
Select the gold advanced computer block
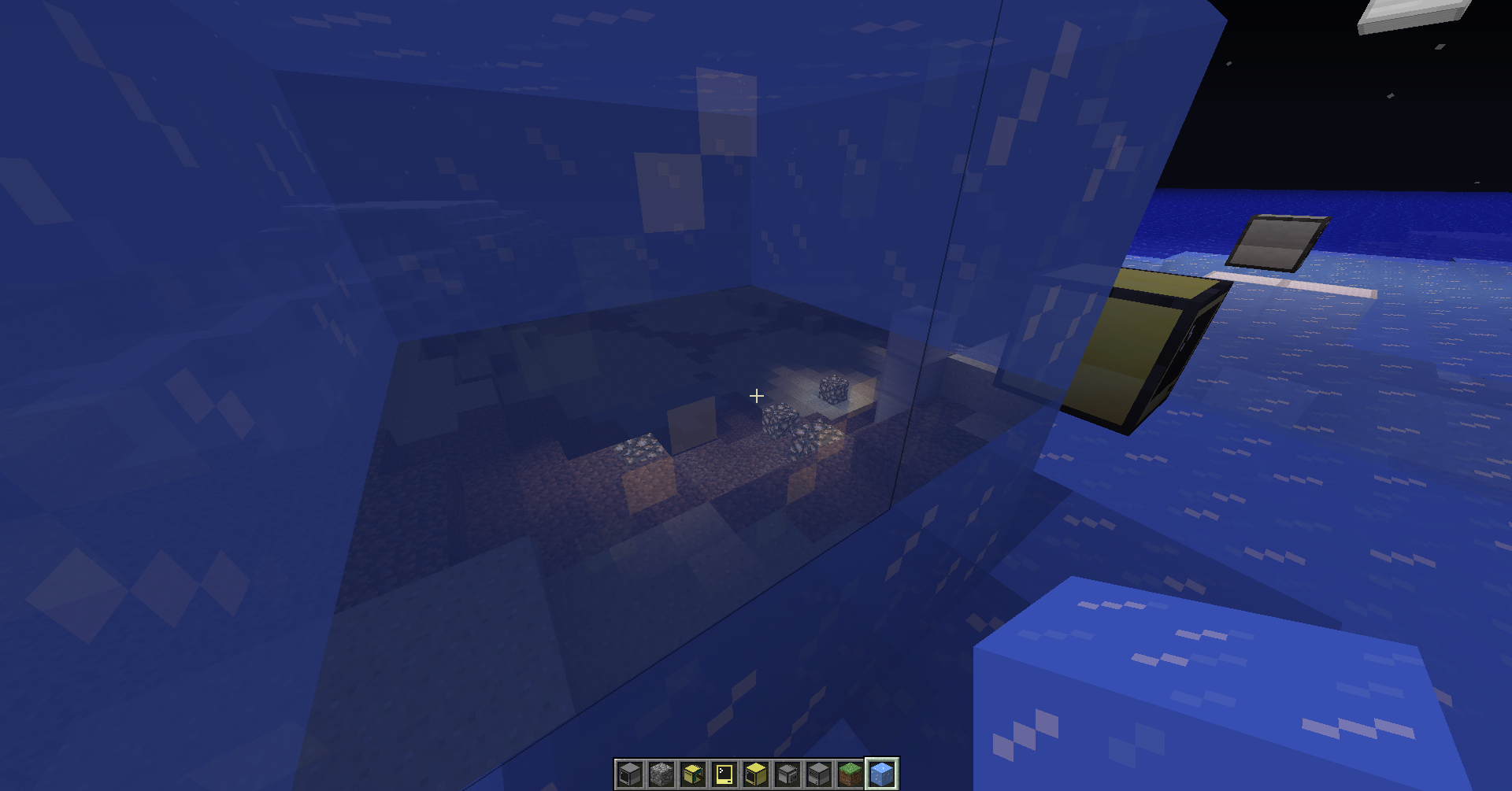click(x=756, y=774)
